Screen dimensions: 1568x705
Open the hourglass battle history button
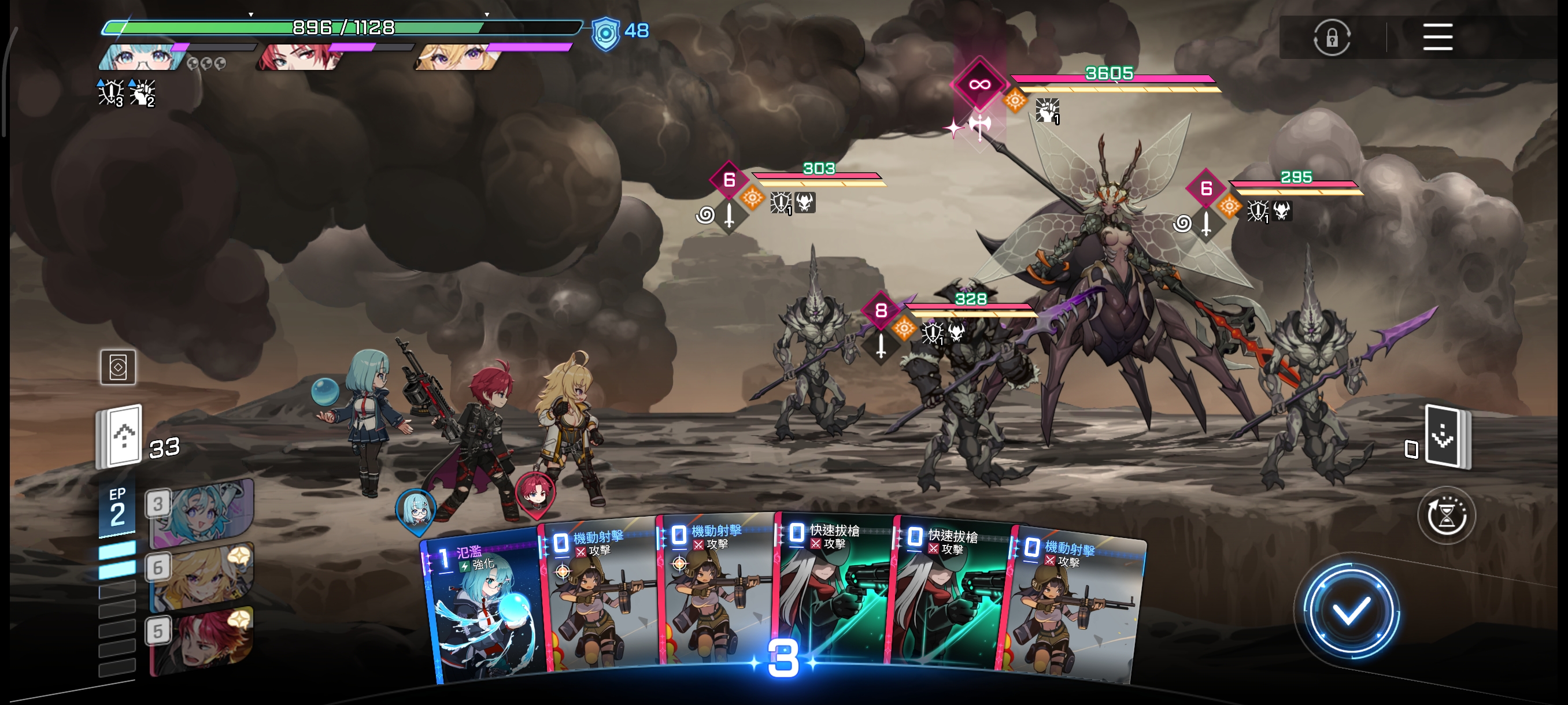[1446, 516]
